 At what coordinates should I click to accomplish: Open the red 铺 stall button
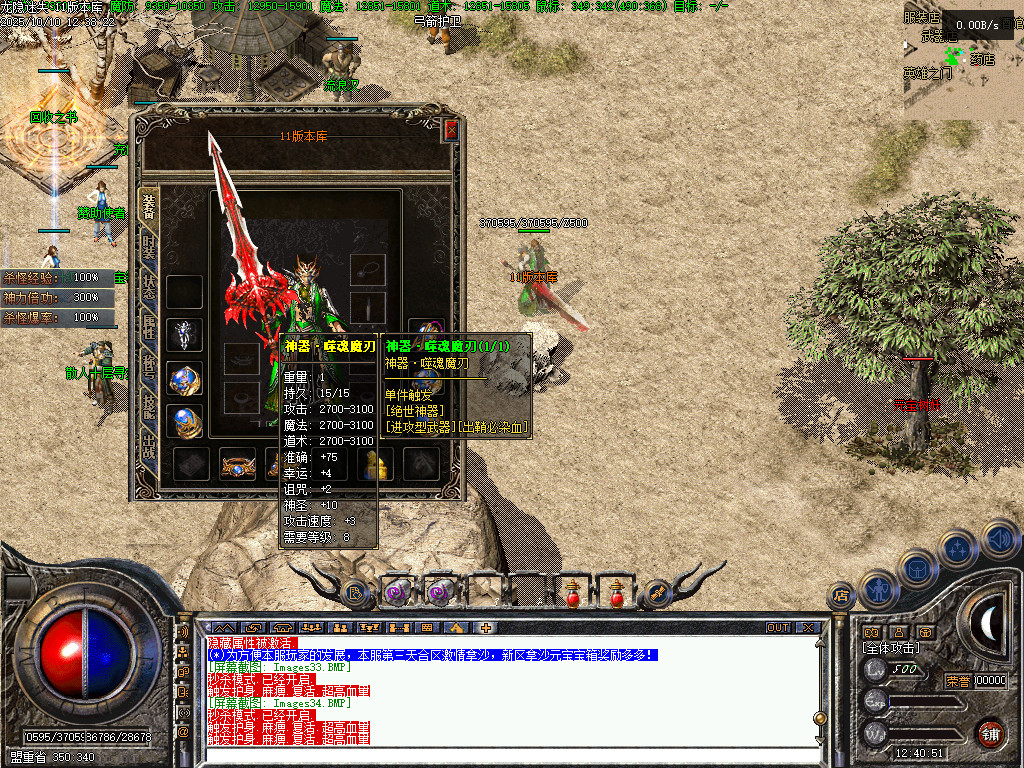[990, 733]
